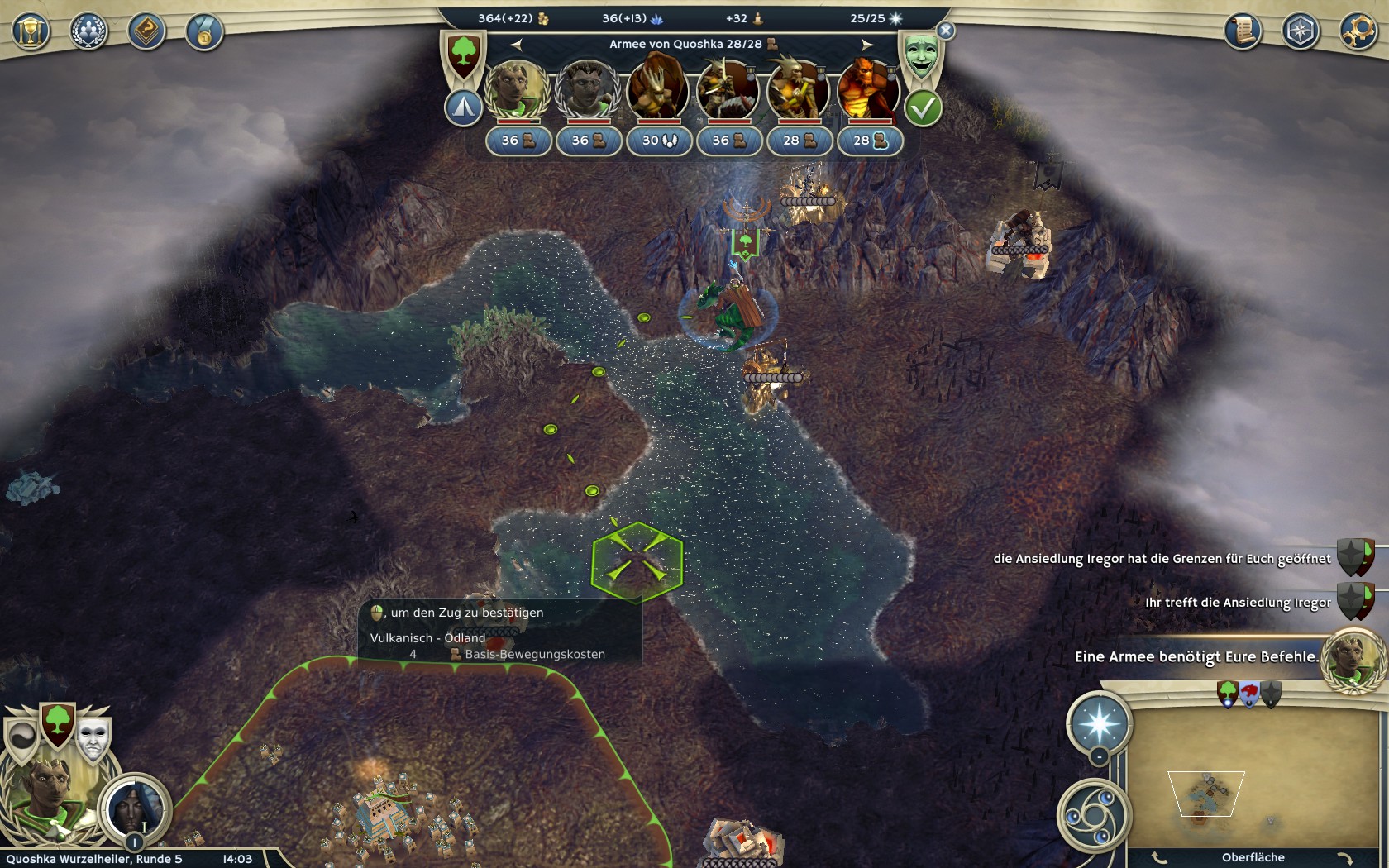
Task: Open the hexagon star icon at top right
Action: pos(1300,31)
